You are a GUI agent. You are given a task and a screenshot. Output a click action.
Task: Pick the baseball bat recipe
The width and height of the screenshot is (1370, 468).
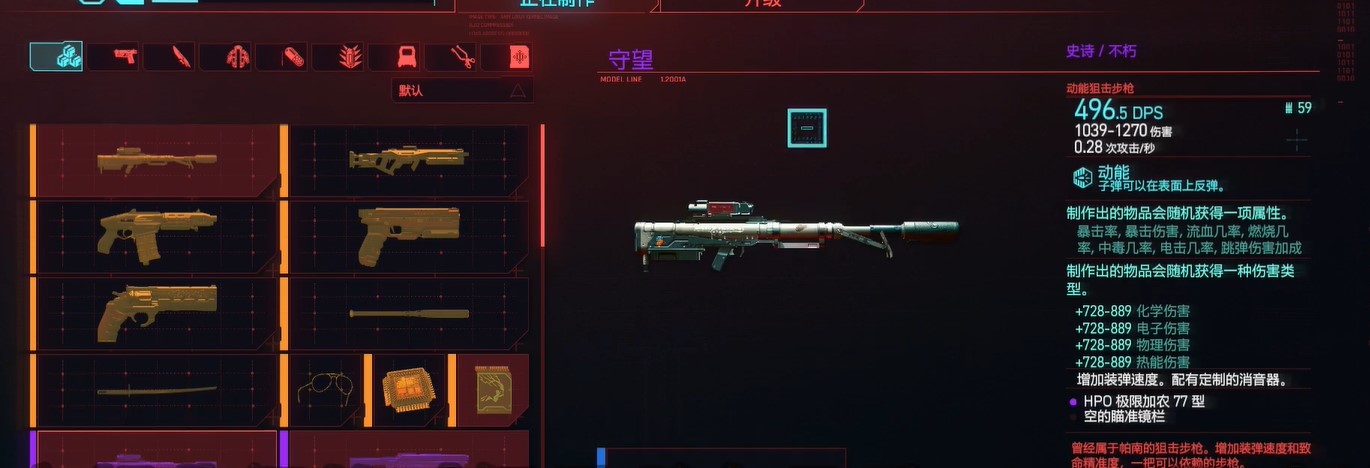pos(408,313)
